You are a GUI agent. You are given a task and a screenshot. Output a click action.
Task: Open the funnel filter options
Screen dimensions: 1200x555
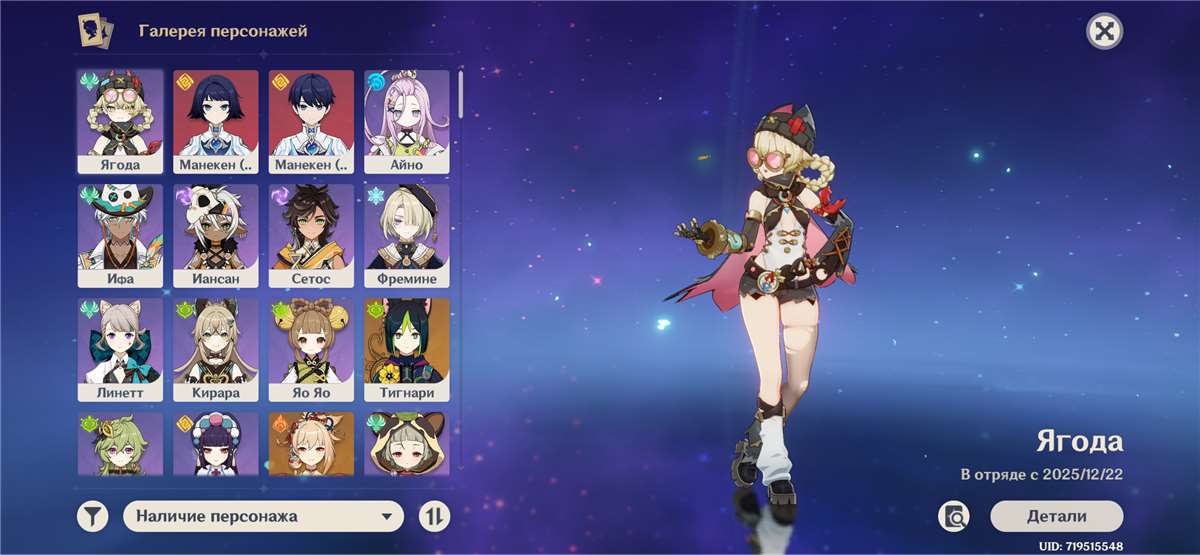[92, 516]
